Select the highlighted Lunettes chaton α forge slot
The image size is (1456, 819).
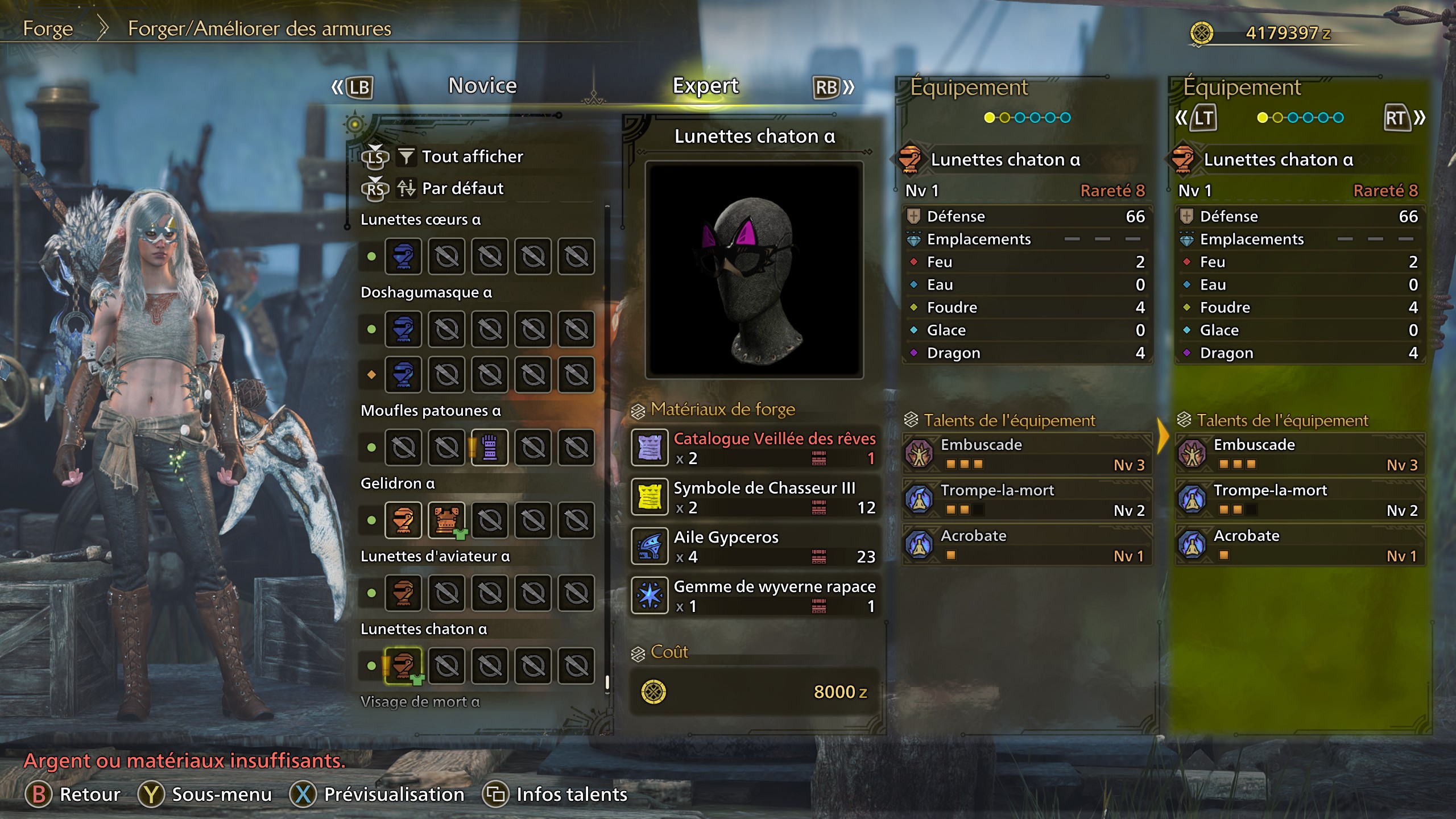[x=403, y=665]
